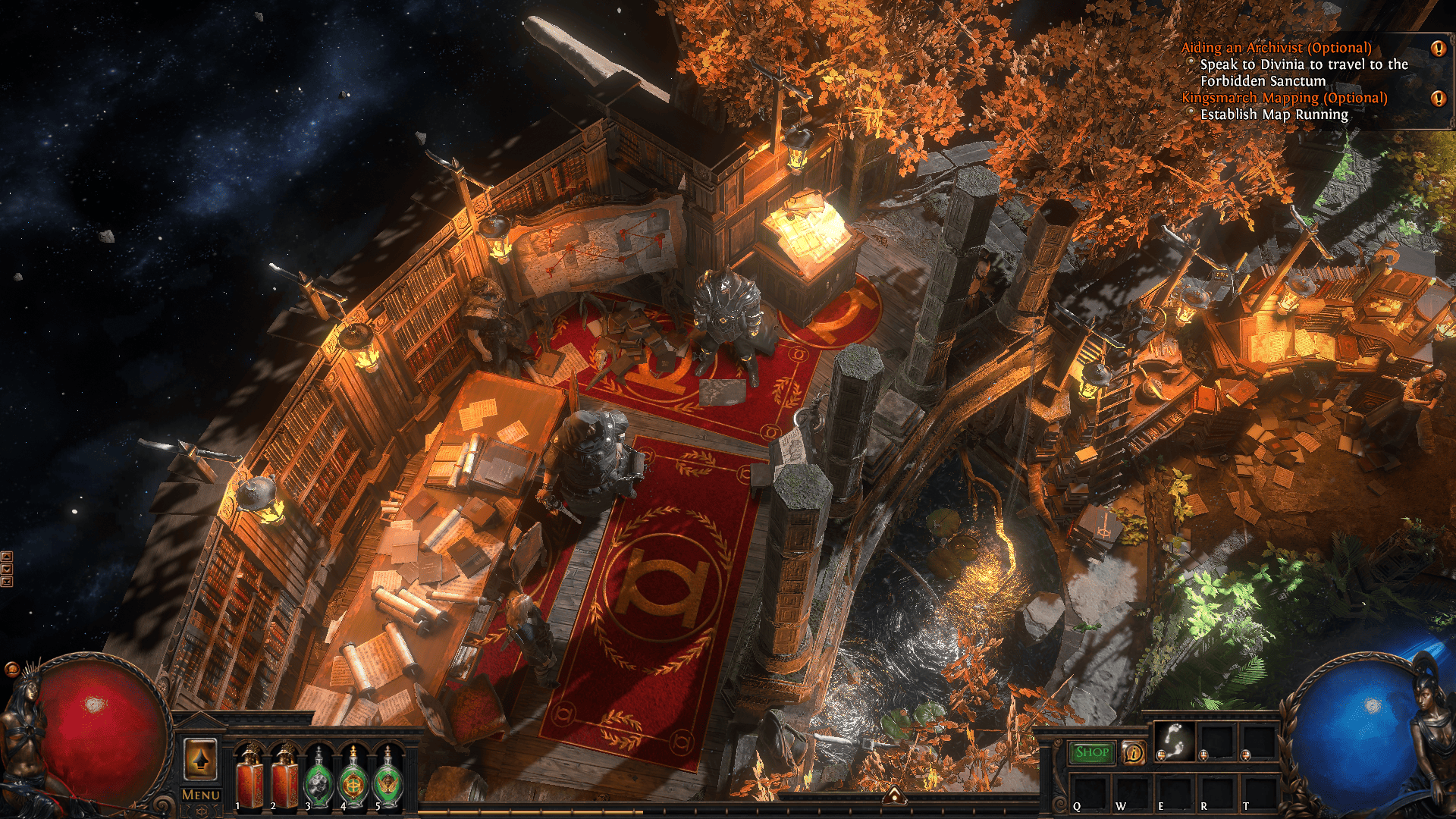Screen dimensions: 1456x819
Task: Click the Kingsmarch Mapping exclamation icon
Action: coord(1438,99)
